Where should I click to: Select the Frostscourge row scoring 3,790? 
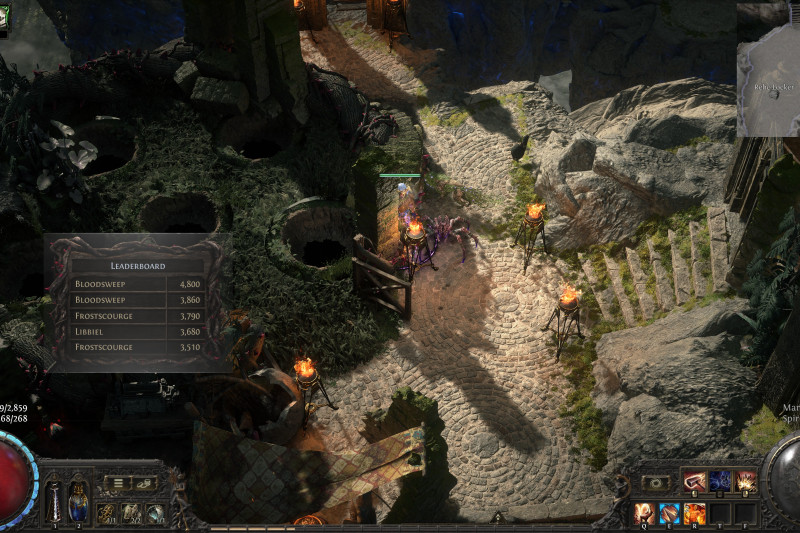pyautogui.click(x=138, y=315)
